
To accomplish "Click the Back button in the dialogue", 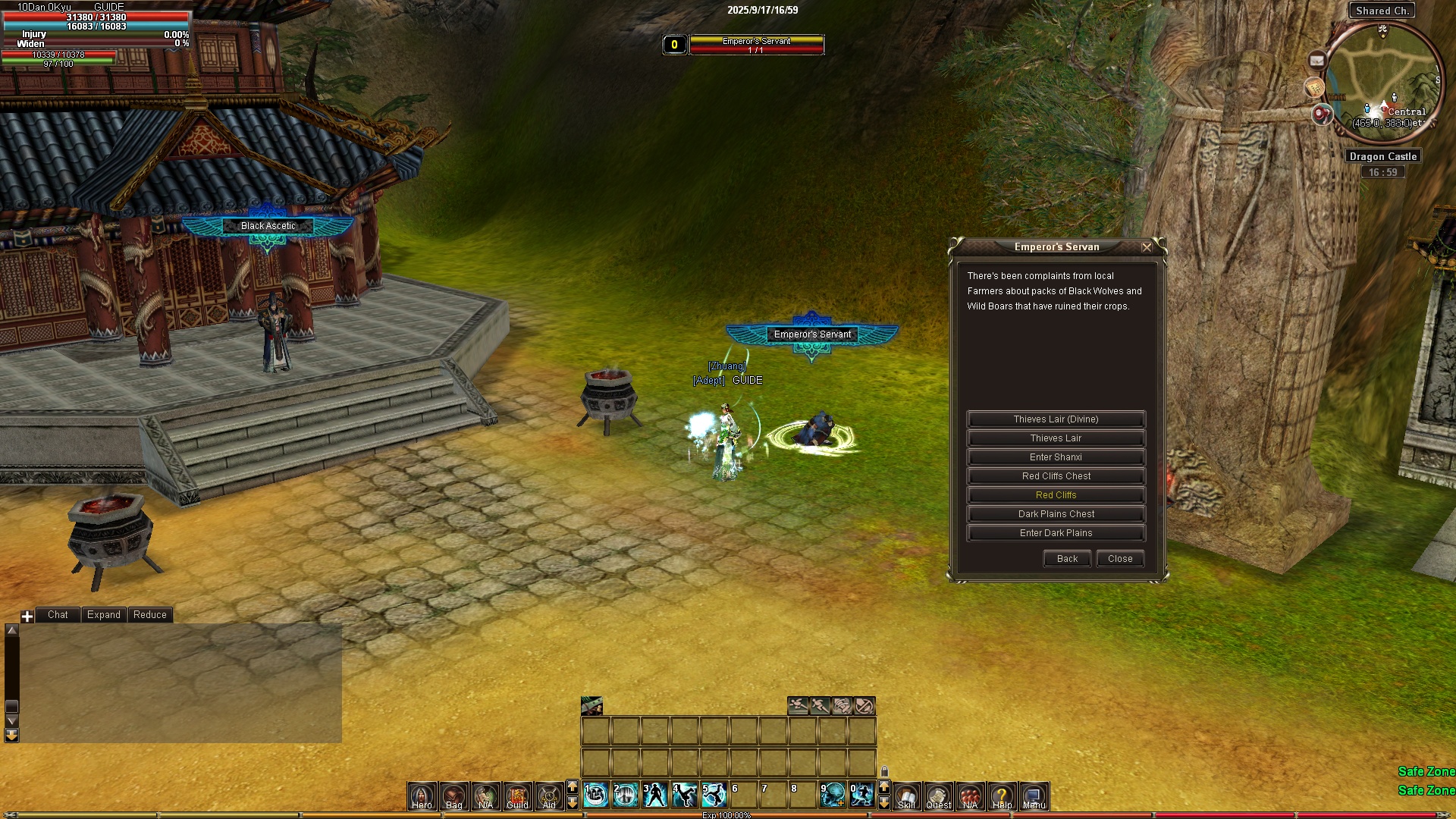I will point(1067,559).
